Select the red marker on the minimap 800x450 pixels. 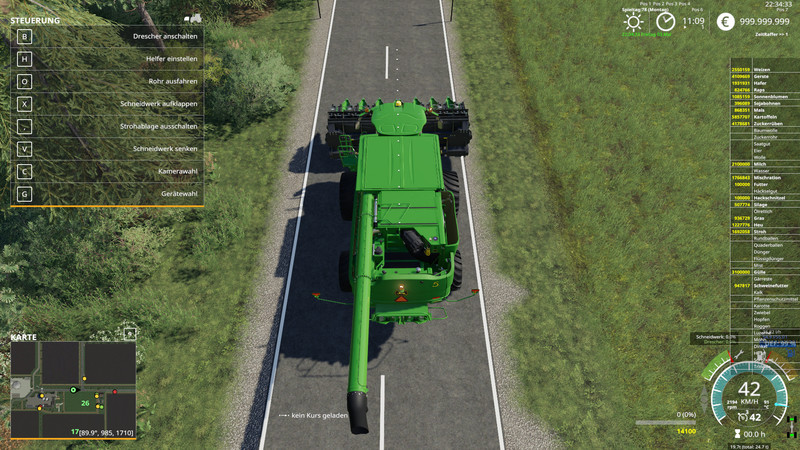pyautogui.click(x=115, y=391)
